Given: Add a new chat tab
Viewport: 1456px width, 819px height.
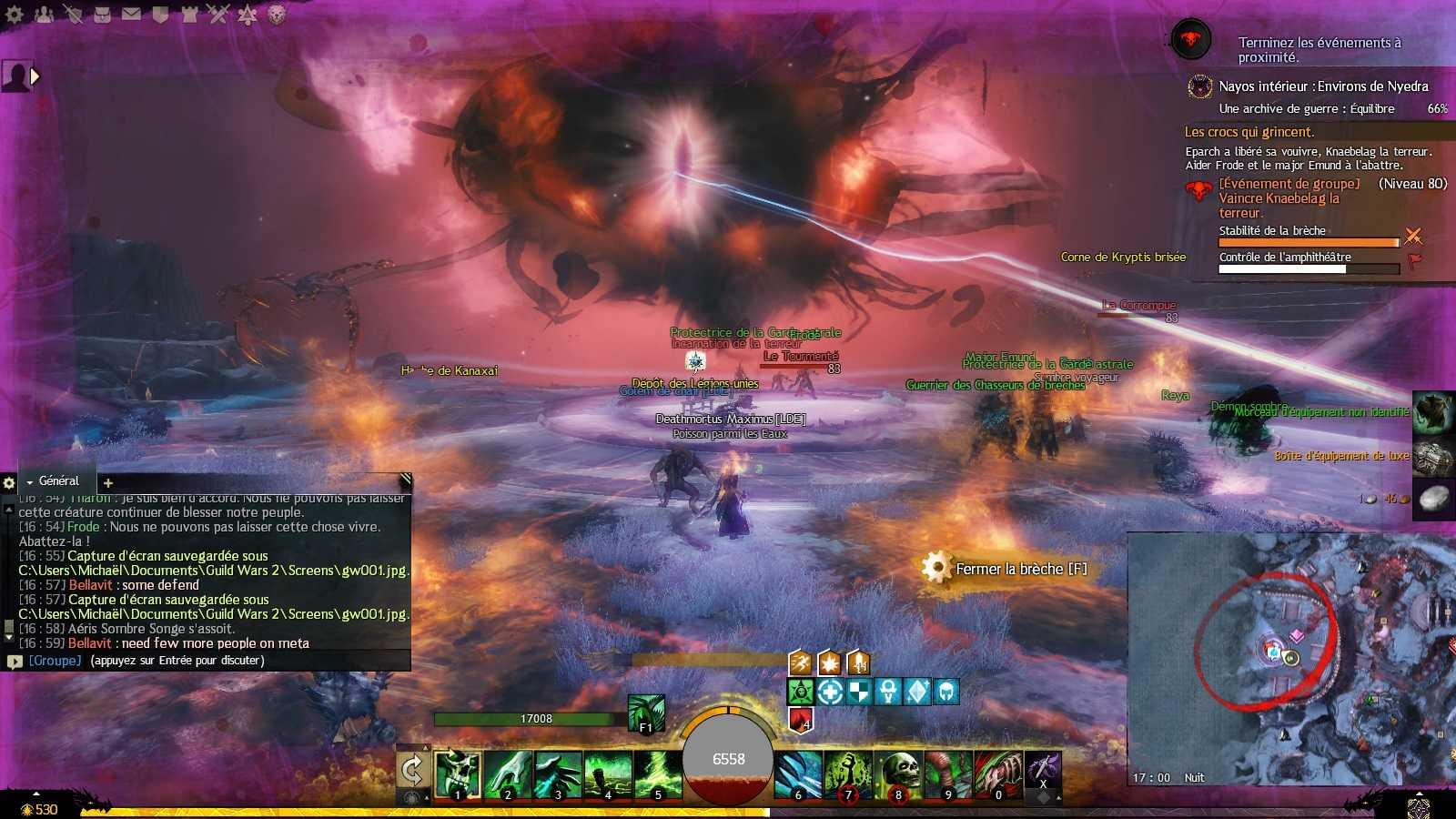Looking at the screenshot, I should pos(108,483).
